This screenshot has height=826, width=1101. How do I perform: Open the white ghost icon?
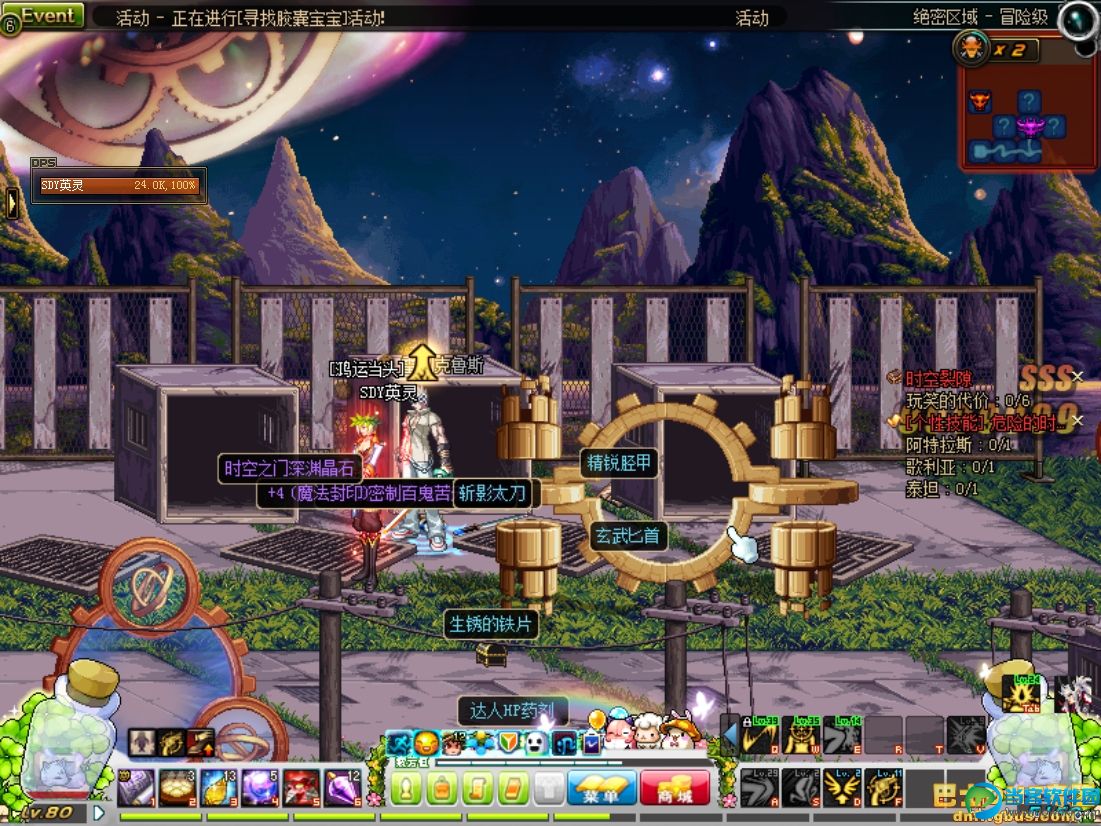536,743
